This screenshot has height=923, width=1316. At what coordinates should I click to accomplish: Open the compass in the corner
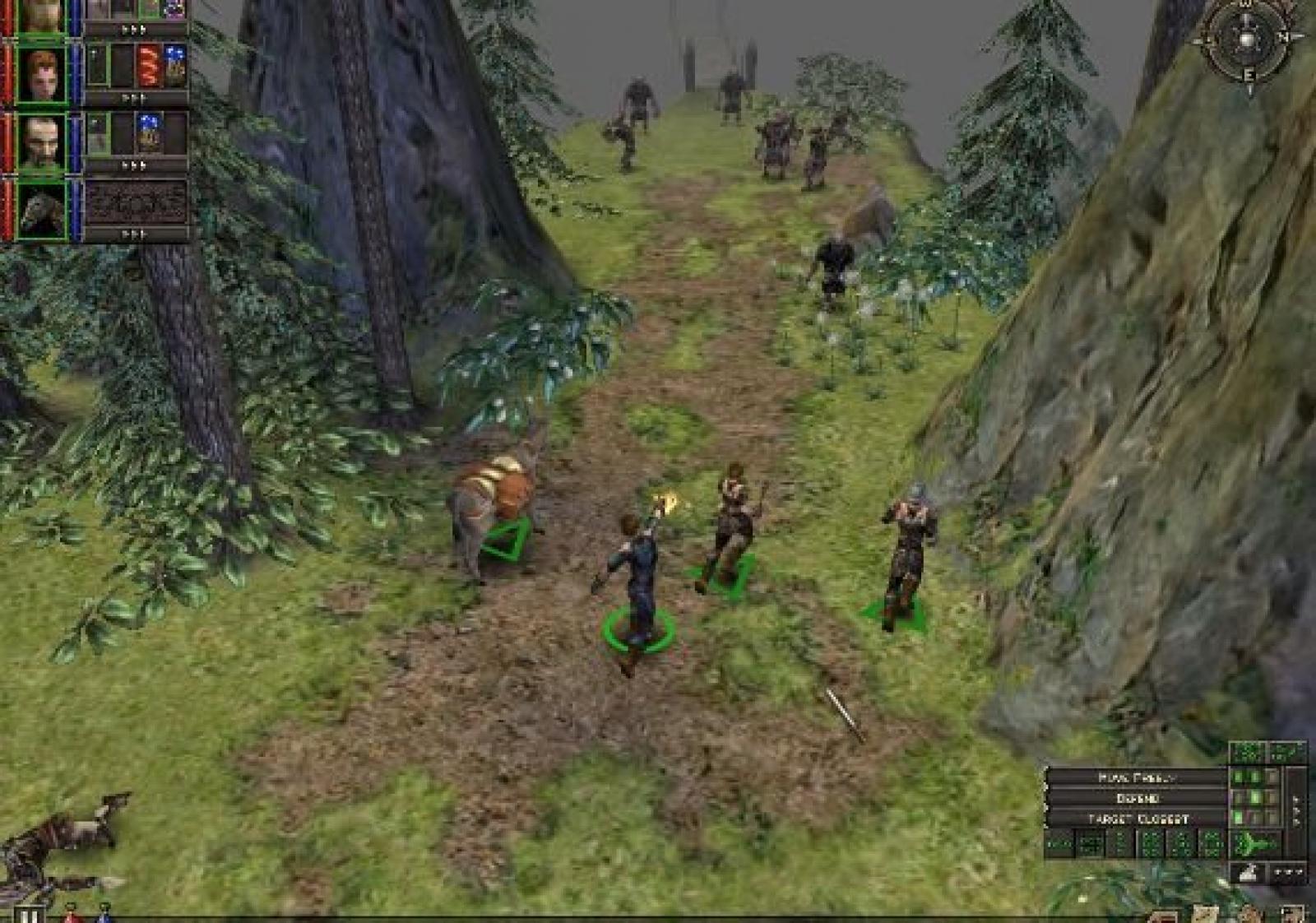pyautogui.click(x=1247, y=38)
